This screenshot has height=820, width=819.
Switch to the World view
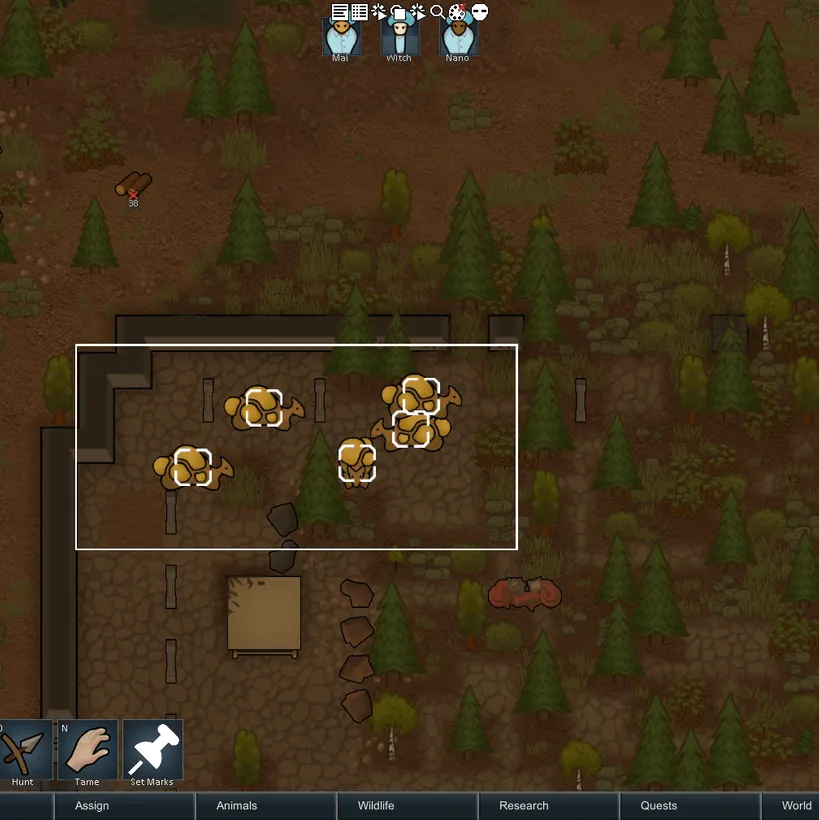(796, 806)
